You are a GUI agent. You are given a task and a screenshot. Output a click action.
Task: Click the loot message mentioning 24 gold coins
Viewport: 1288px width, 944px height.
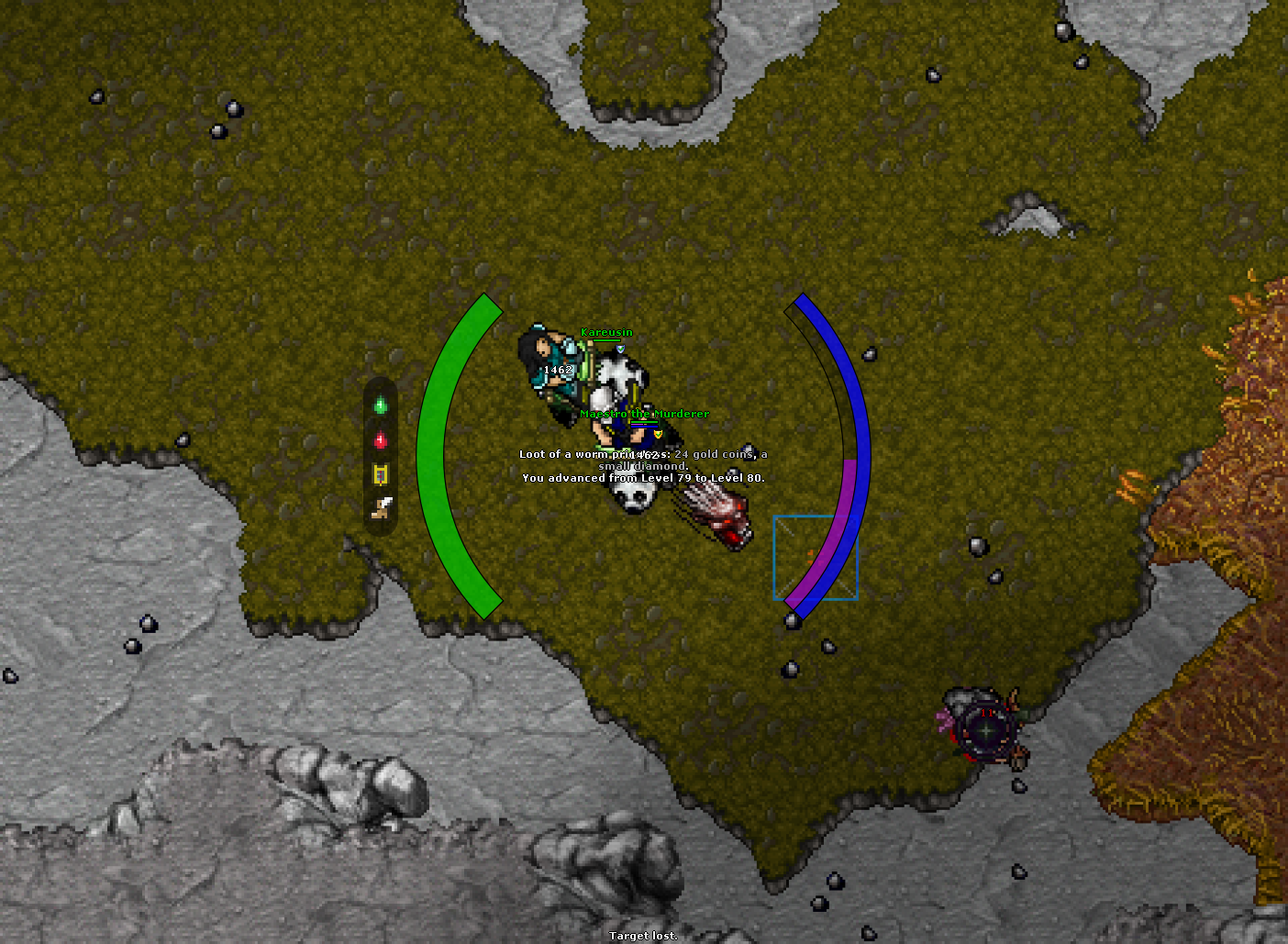(642, 454)
